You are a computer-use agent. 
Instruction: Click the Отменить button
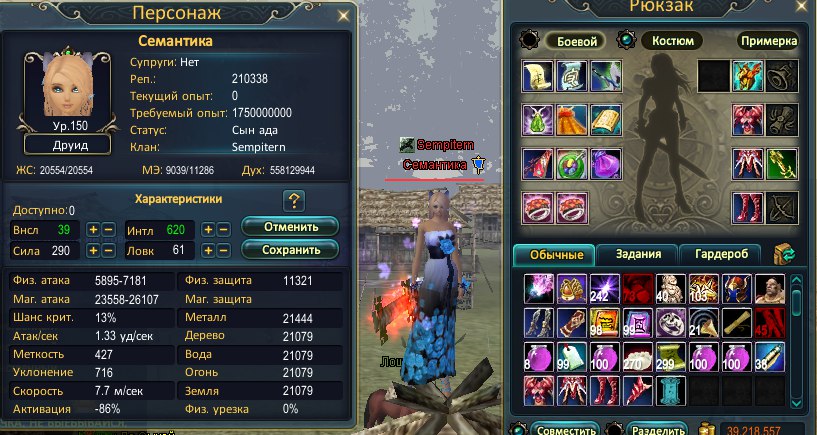[x=289, y=227]
